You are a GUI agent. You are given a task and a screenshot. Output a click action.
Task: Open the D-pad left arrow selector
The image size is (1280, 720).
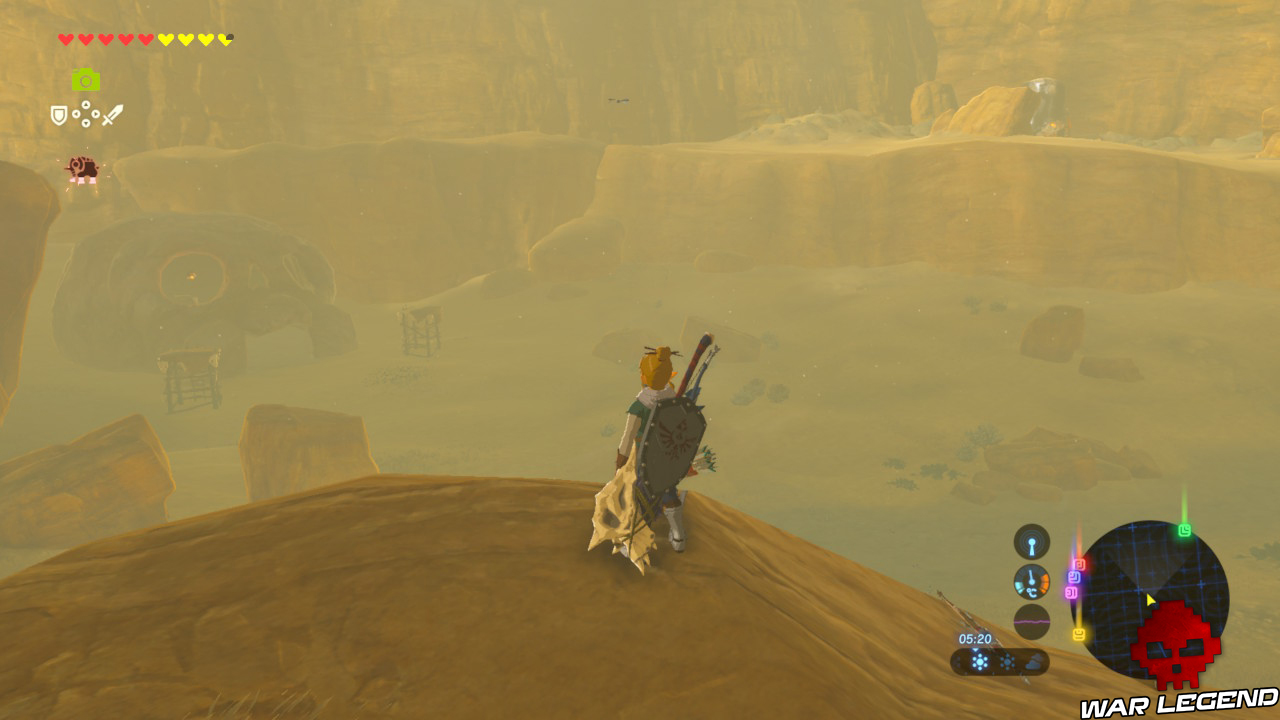click(x=77, y=114)
